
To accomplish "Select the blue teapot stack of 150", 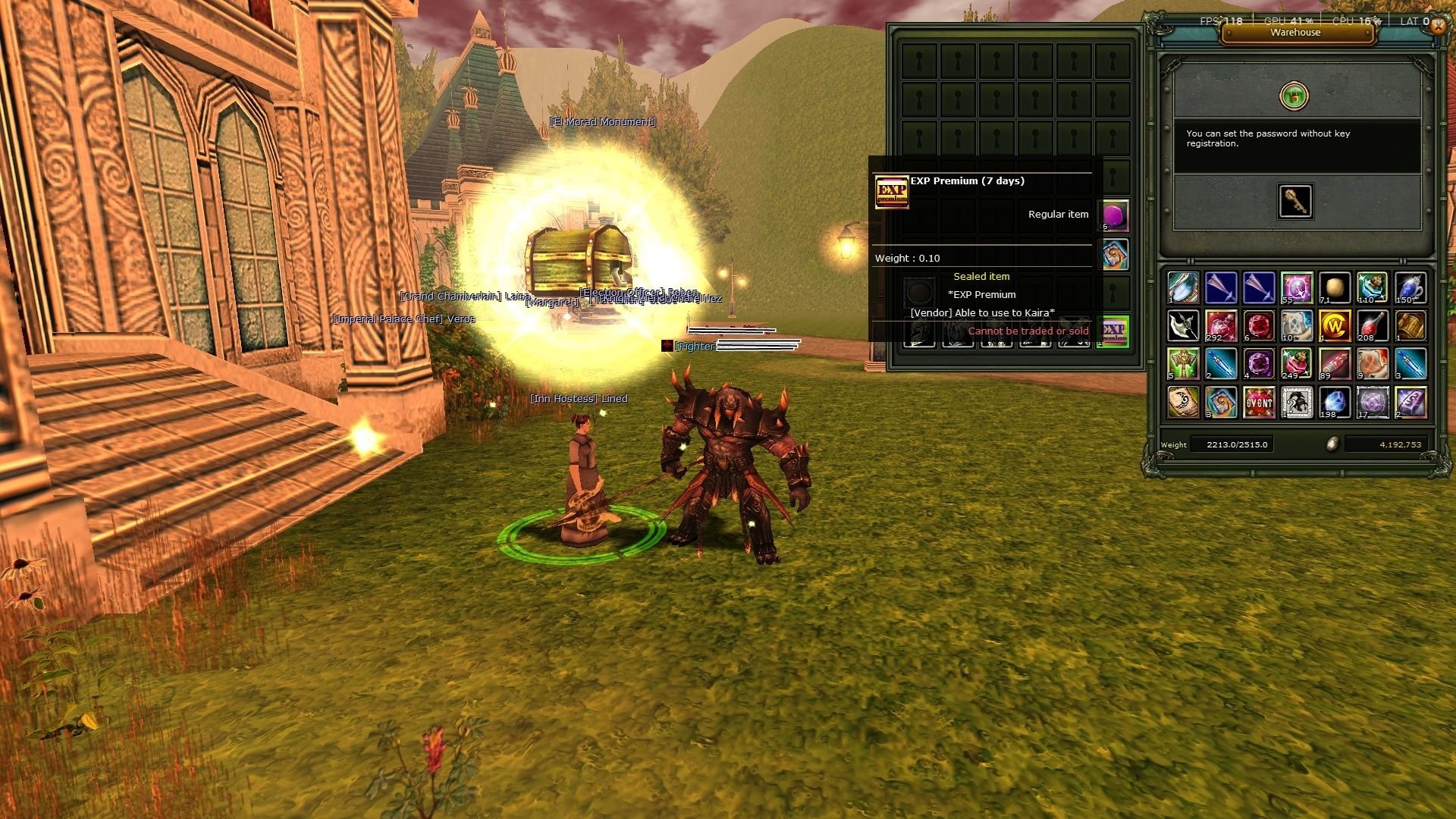I will [x=1410, y=288].
